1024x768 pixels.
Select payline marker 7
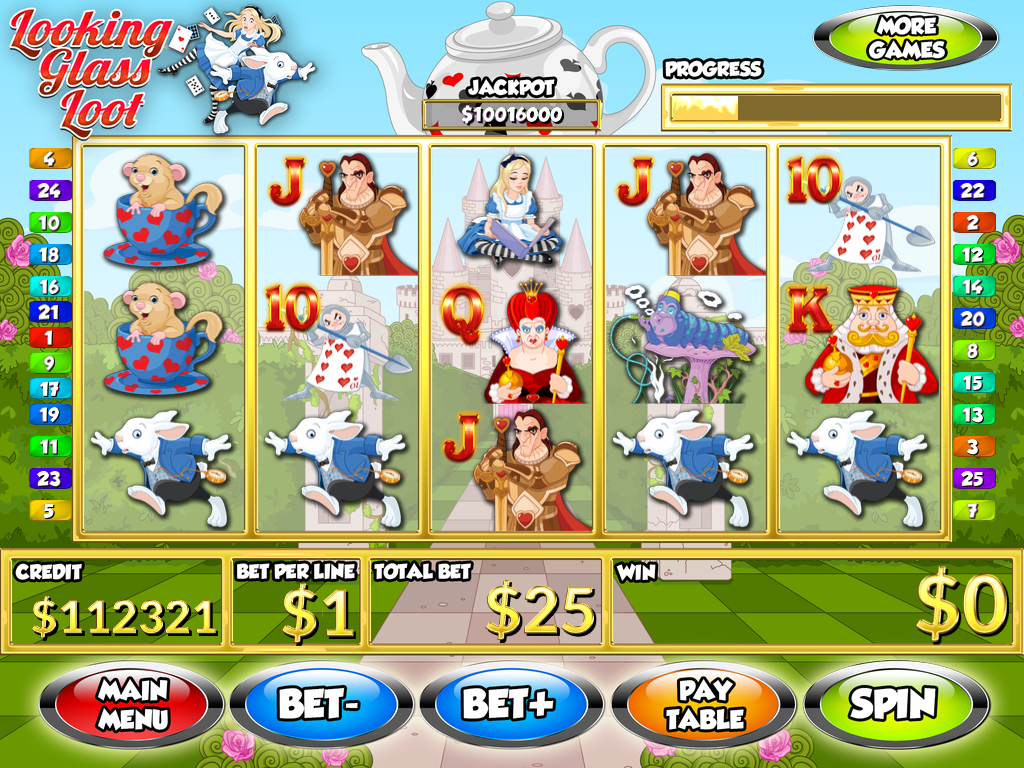point(972,510)
